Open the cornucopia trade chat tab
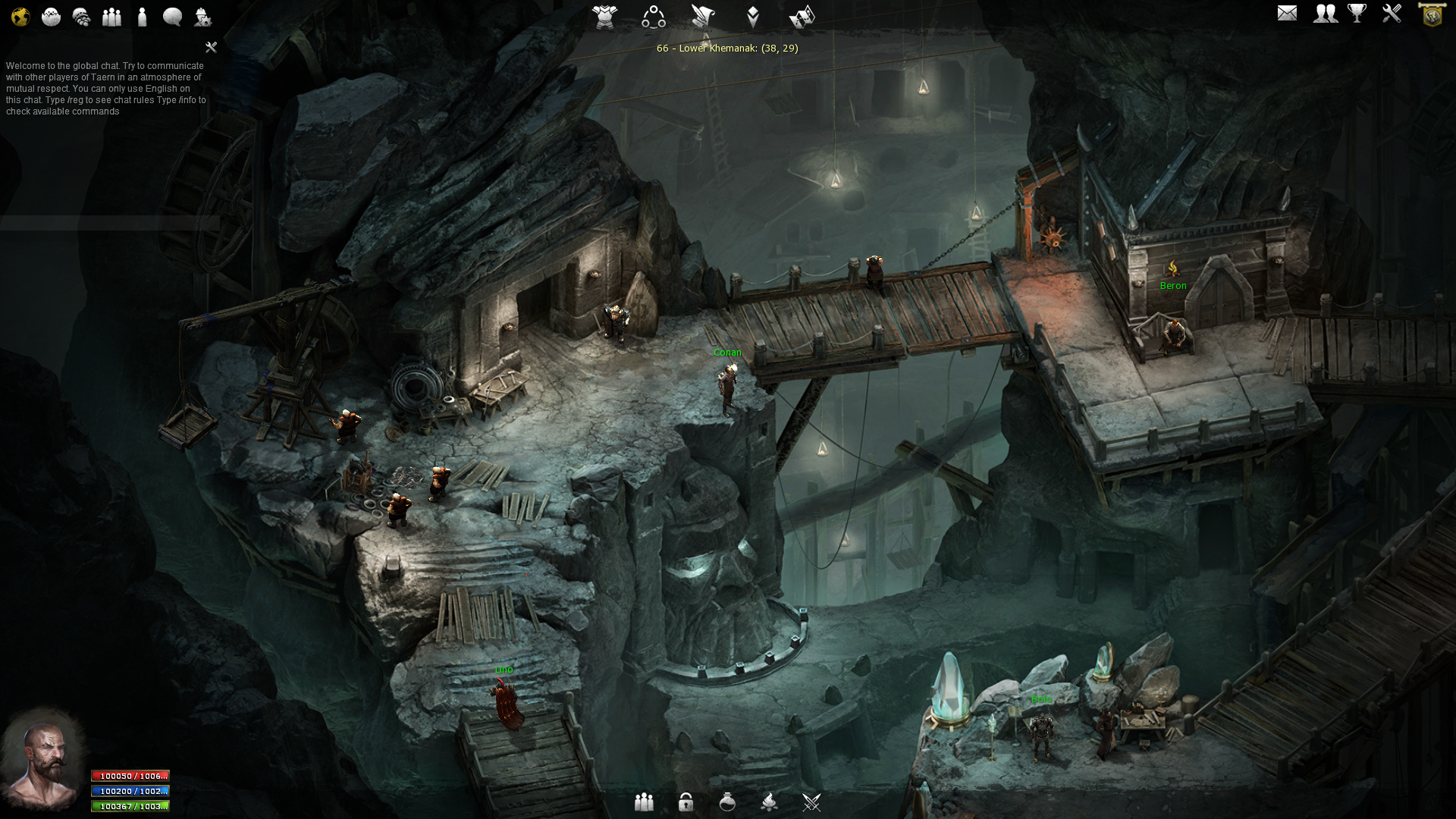Screen dimensions: 1456x819 tap(81, 17)
